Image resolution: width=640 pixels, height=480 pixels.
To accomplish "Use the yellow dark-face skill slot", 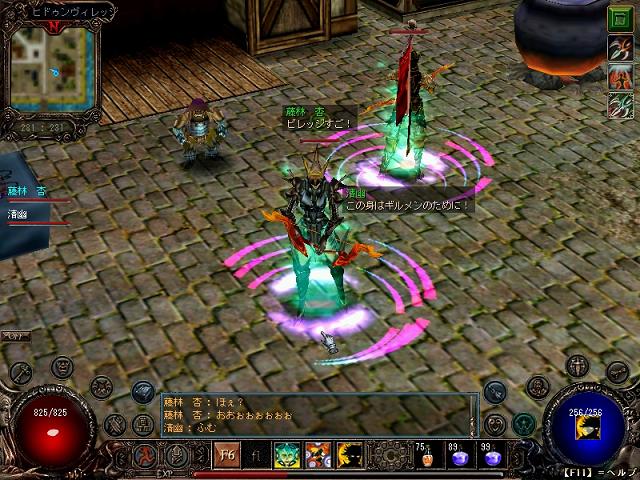I will 348,454.
